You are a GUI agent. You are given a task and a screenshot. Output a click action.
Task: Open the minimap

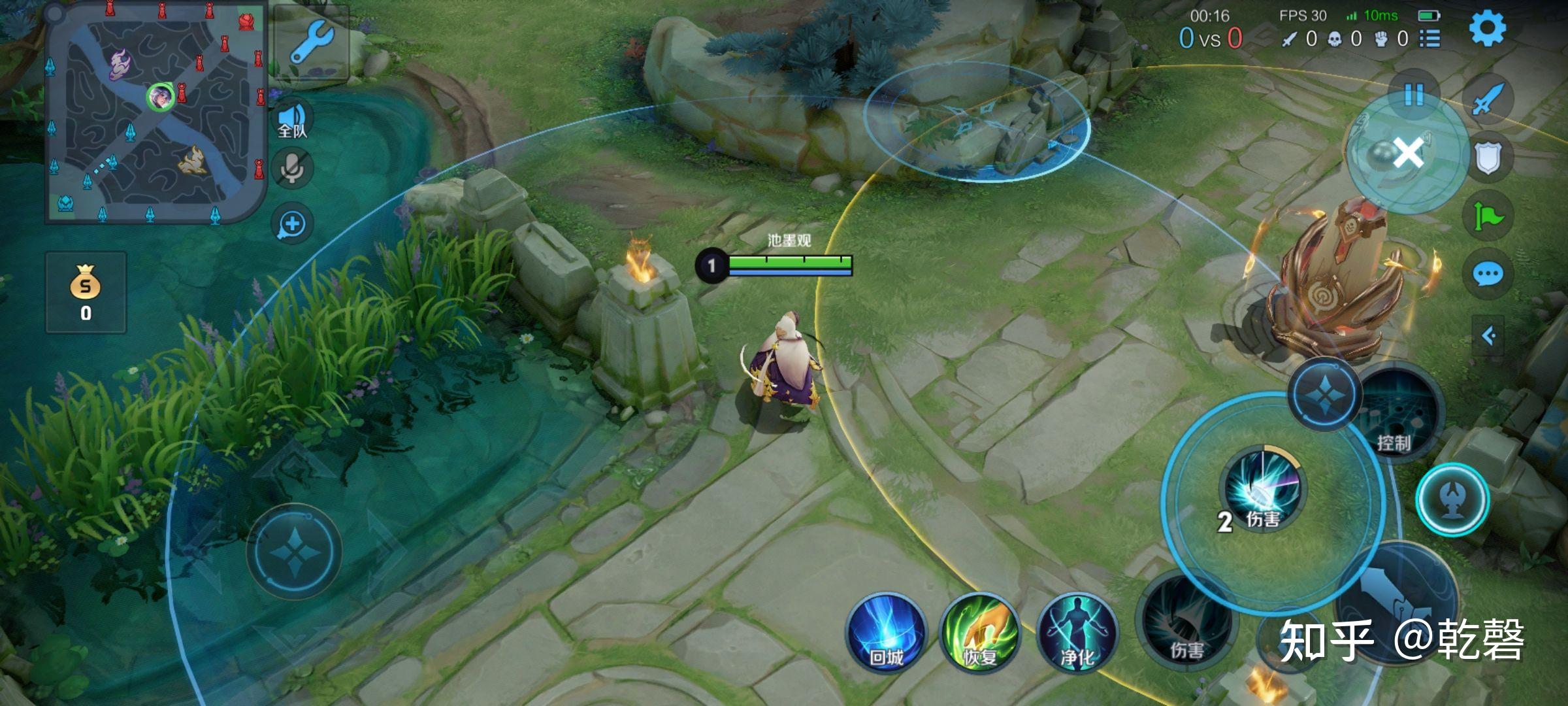click(156, 112)
